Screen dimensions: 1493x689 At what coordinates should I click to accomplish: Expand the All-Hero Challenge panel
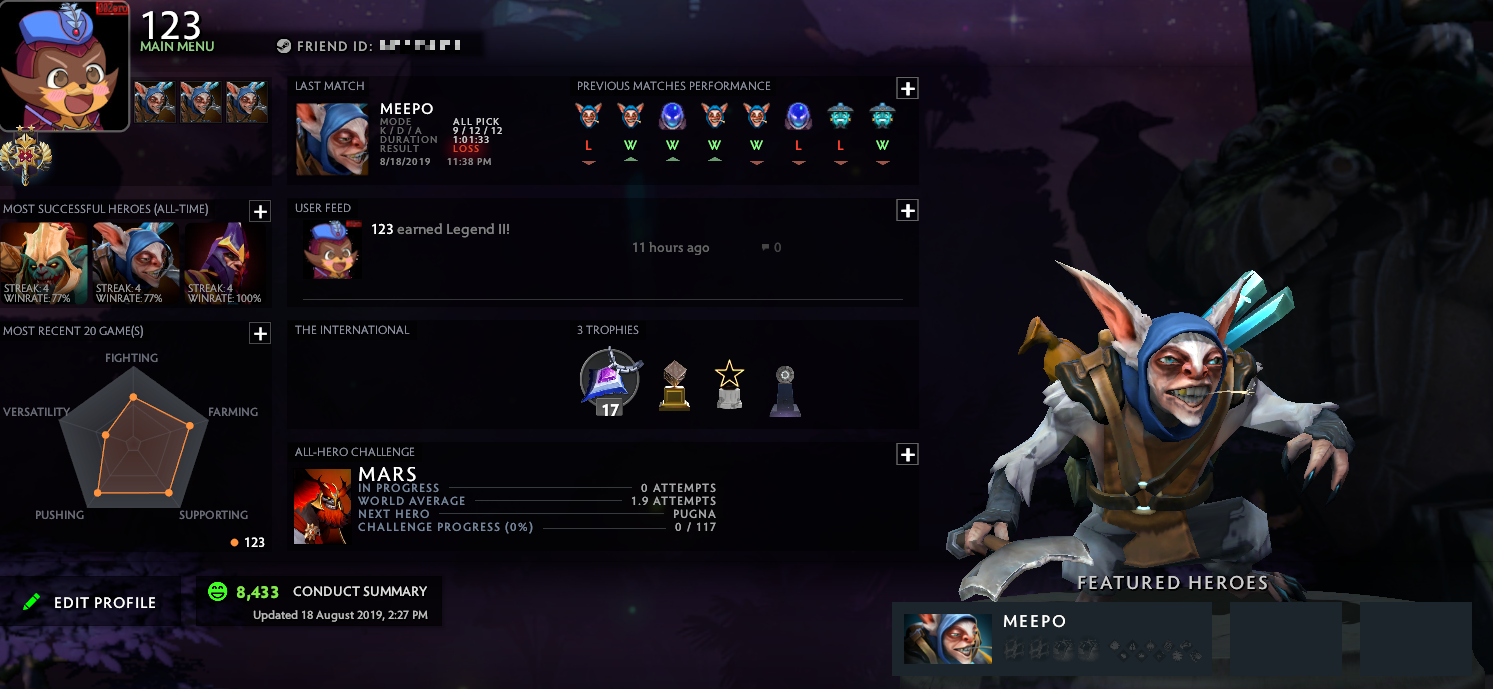click(x=907, y=455)
